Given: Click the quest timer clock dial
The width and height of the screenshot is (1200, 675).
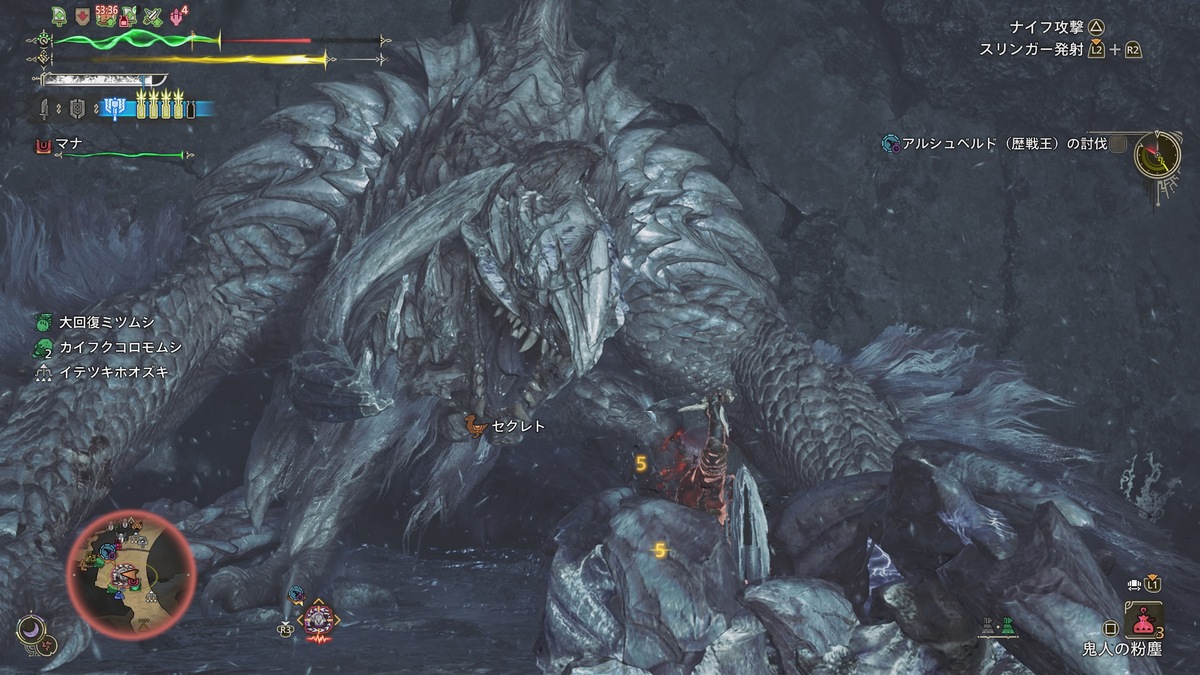Looking at the screenshot, I should pos(1159,154).
